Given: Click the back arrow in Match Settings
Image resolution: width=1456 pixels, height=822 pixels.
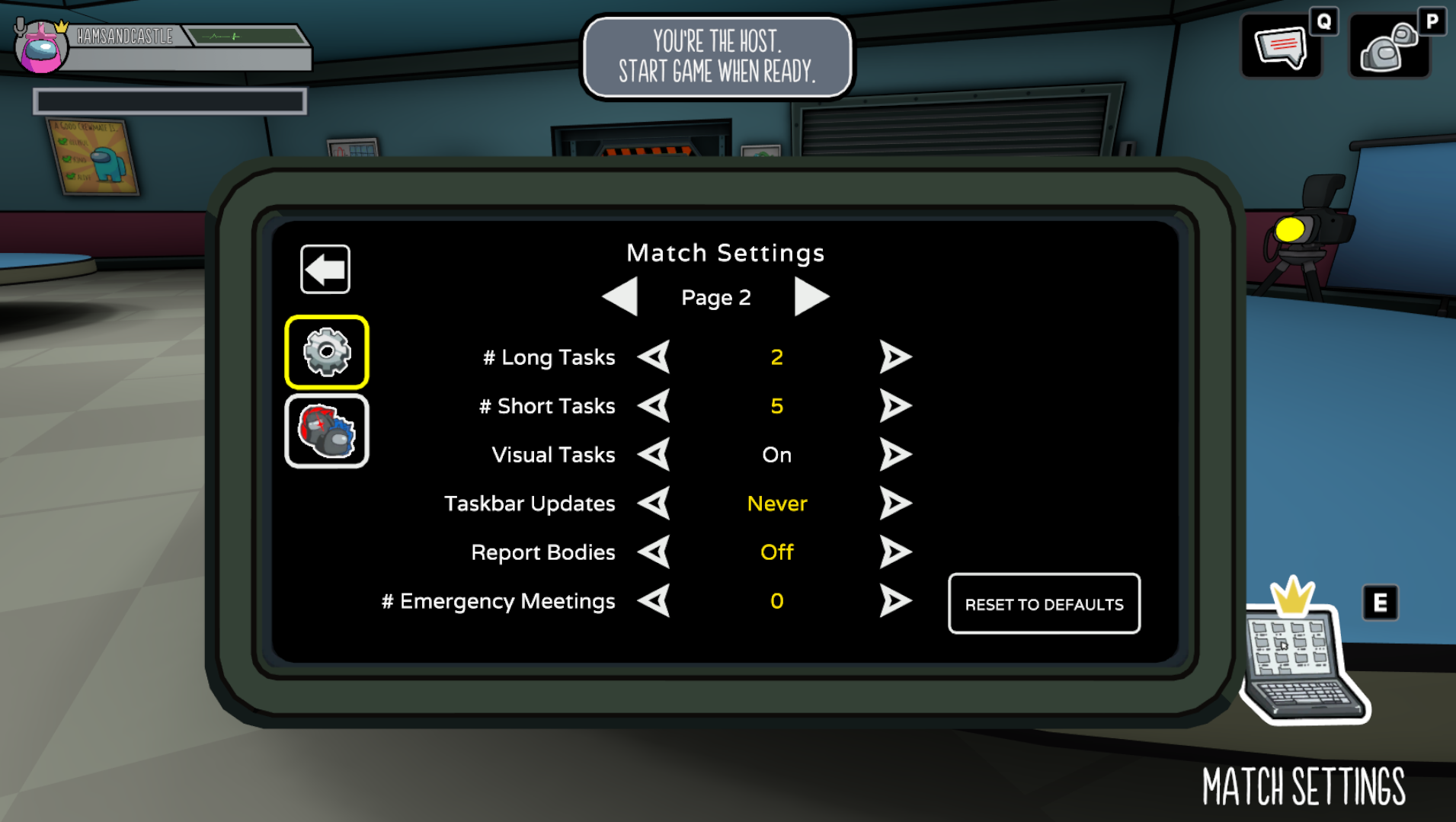Looking at the screenshot, I should (325, 268).
